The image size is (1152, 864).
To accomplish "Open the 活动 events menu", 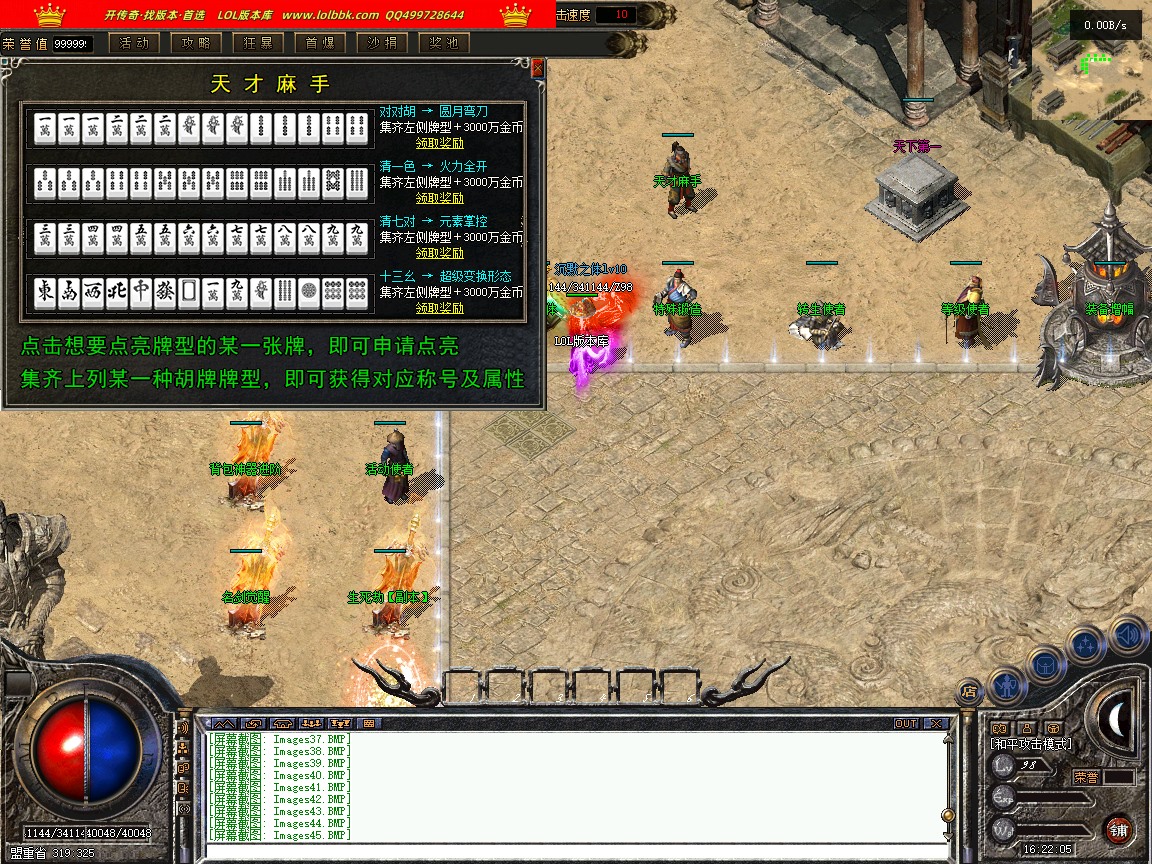I will [133, 43].
